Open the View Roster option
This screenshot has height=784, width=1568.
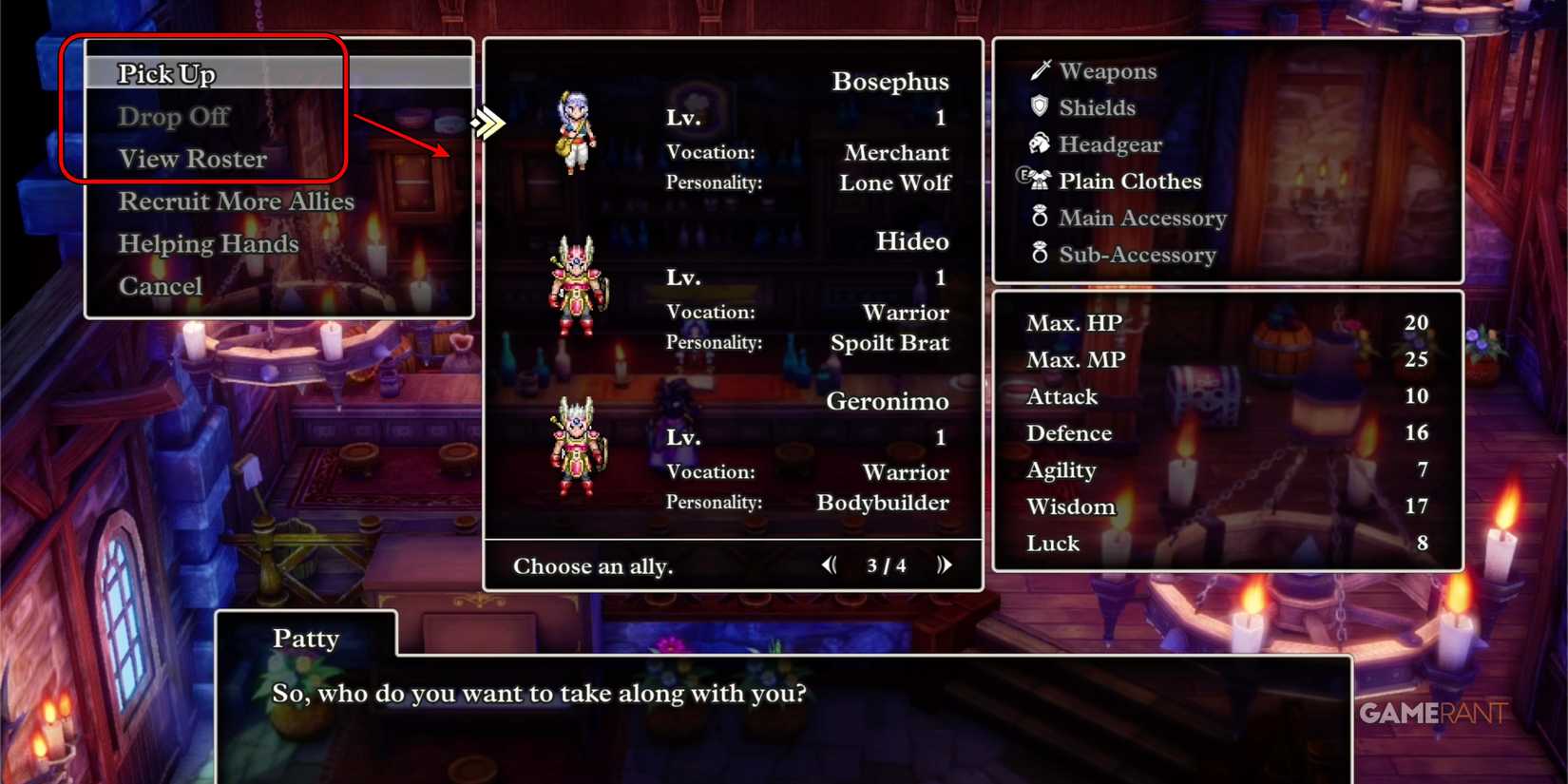tap(192, 158)
